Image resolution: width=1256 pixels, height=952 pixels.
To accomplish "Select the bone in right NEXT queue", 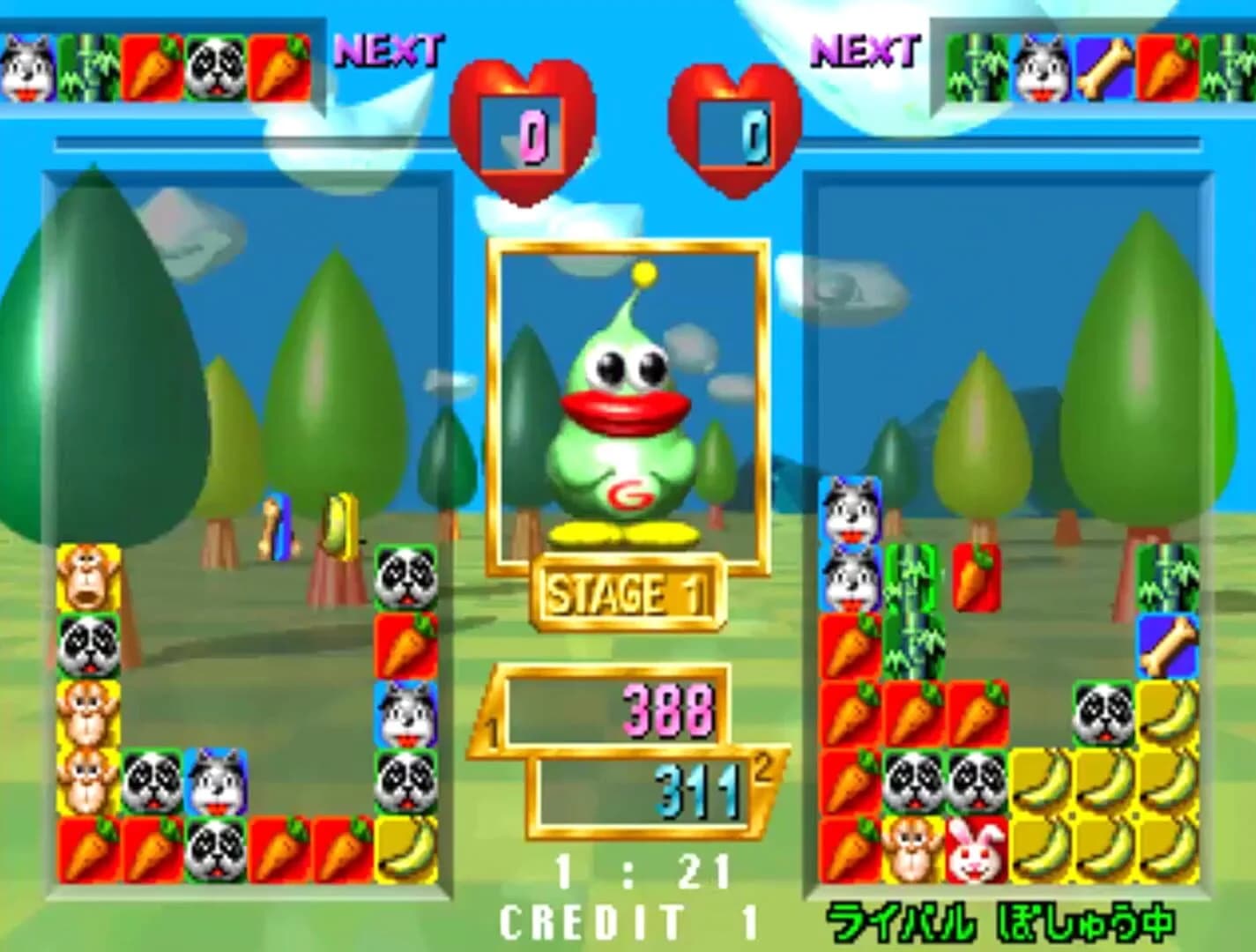I will 1105,67.
